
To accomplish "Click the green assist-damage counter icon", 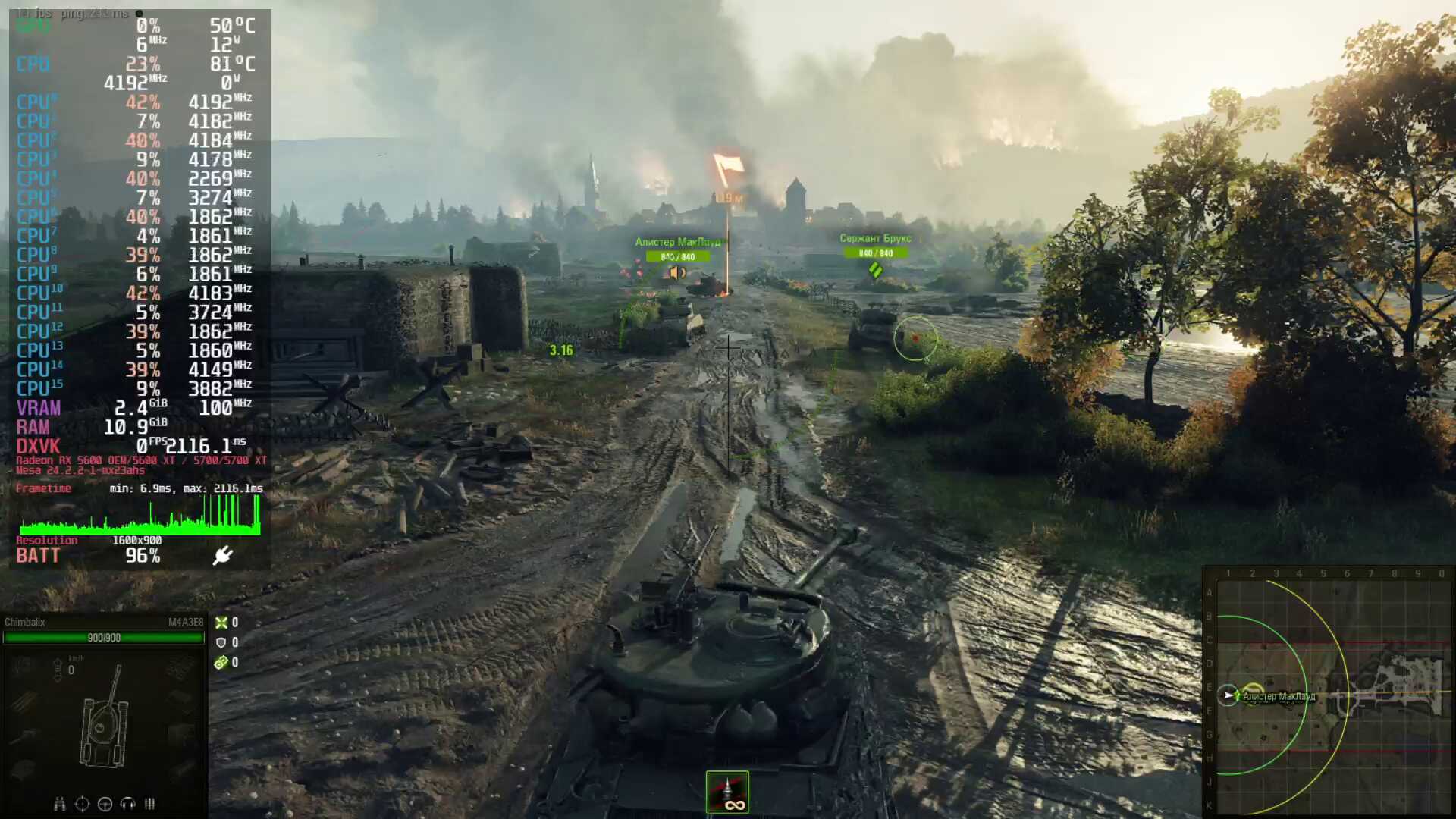I will coord(221,663).
